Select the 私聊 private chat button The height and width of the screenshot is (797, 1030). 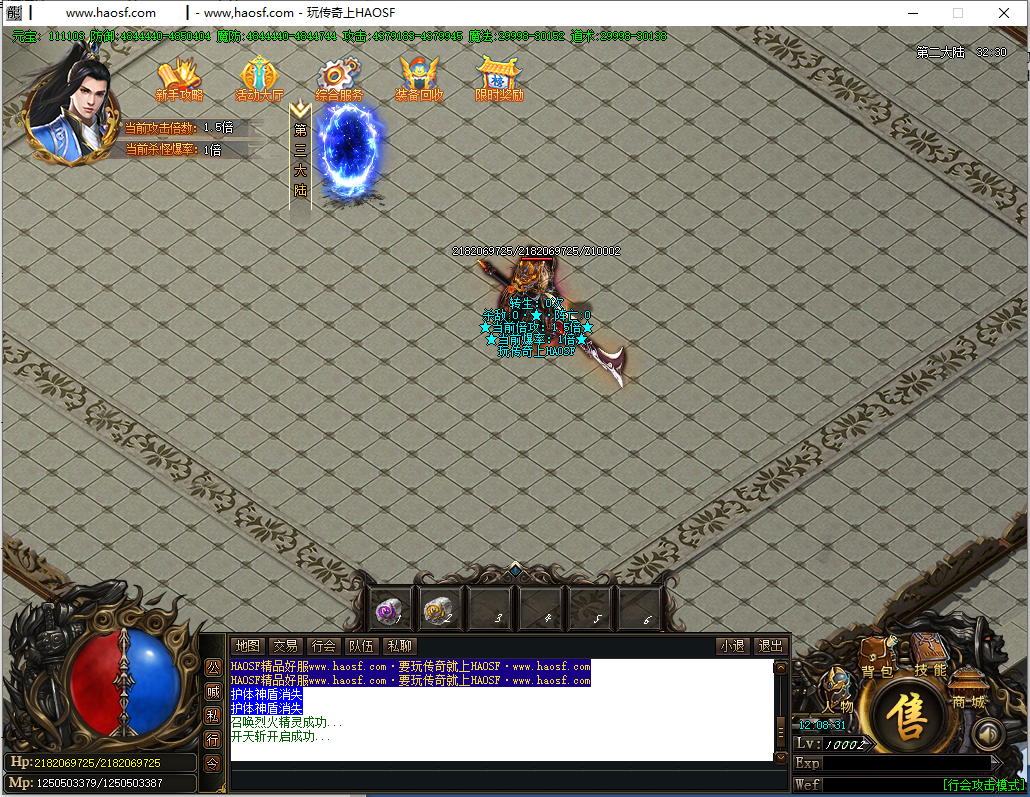coord(399,646)
